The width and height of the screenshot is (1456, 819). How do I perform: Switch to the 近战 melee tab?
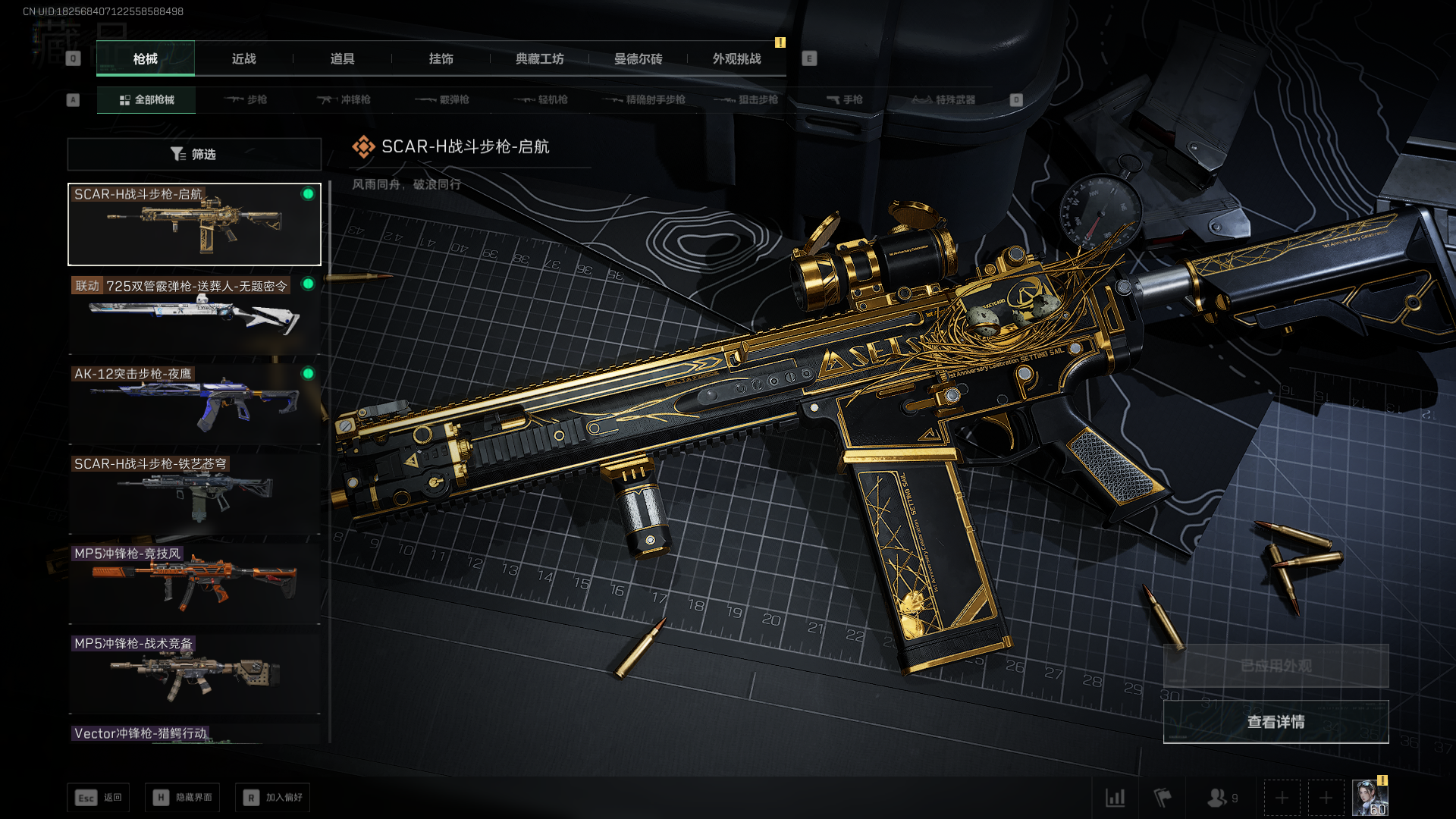click(243, 59)
